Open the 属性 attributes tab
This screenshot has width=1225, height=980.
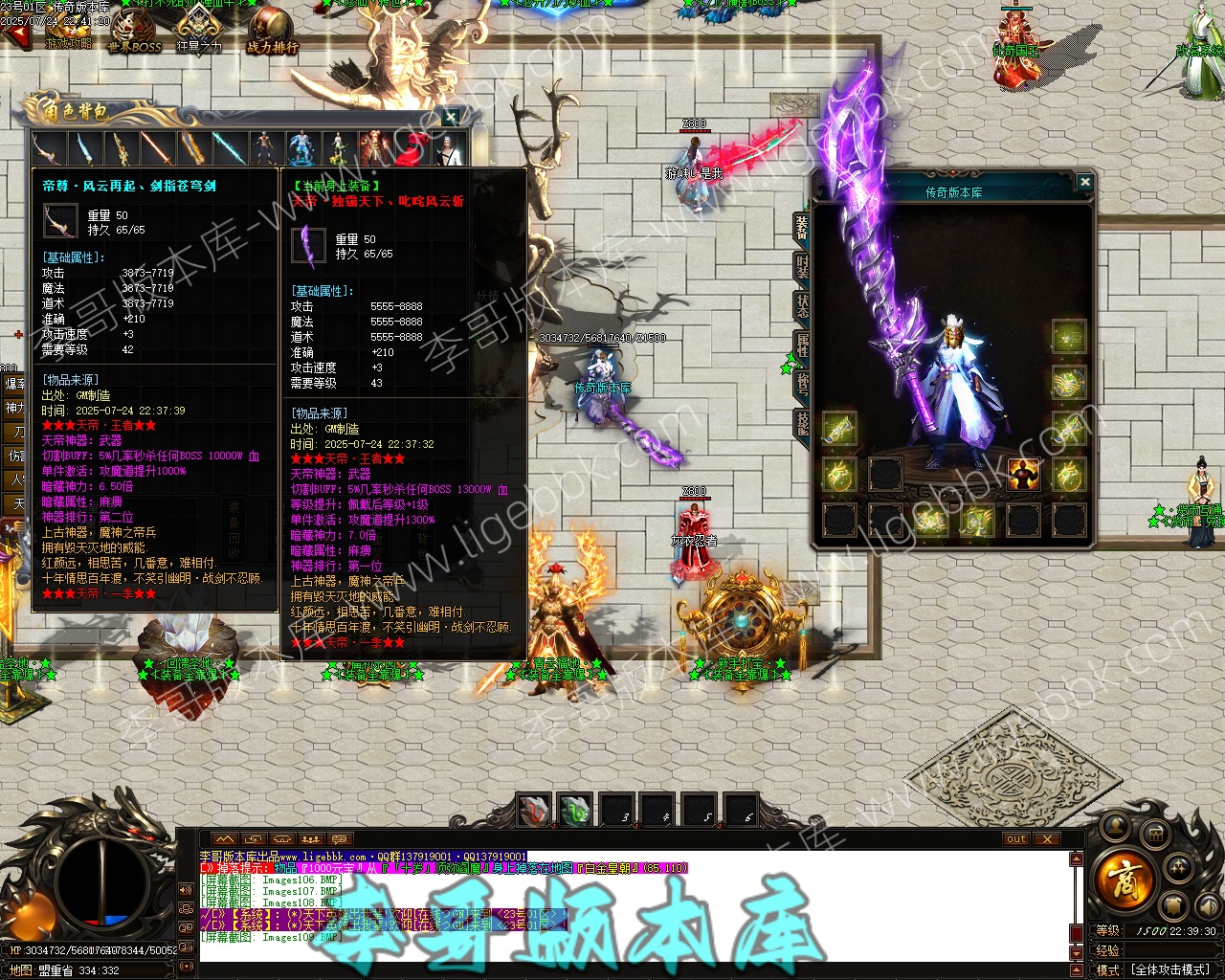click(x=801, y=345)
